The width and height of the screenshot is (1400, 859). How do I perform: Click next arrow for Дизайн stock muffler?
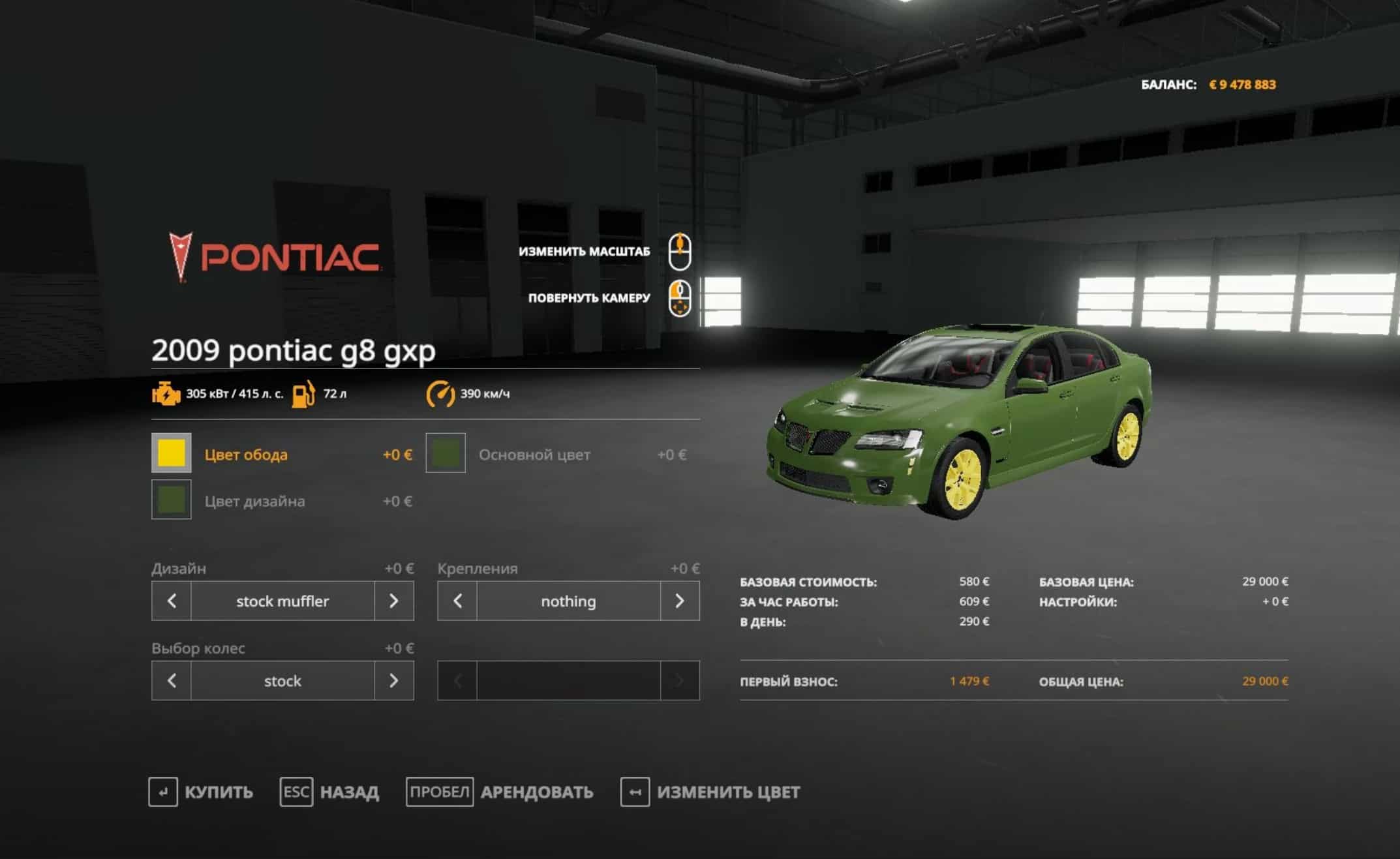coord(393,601)
